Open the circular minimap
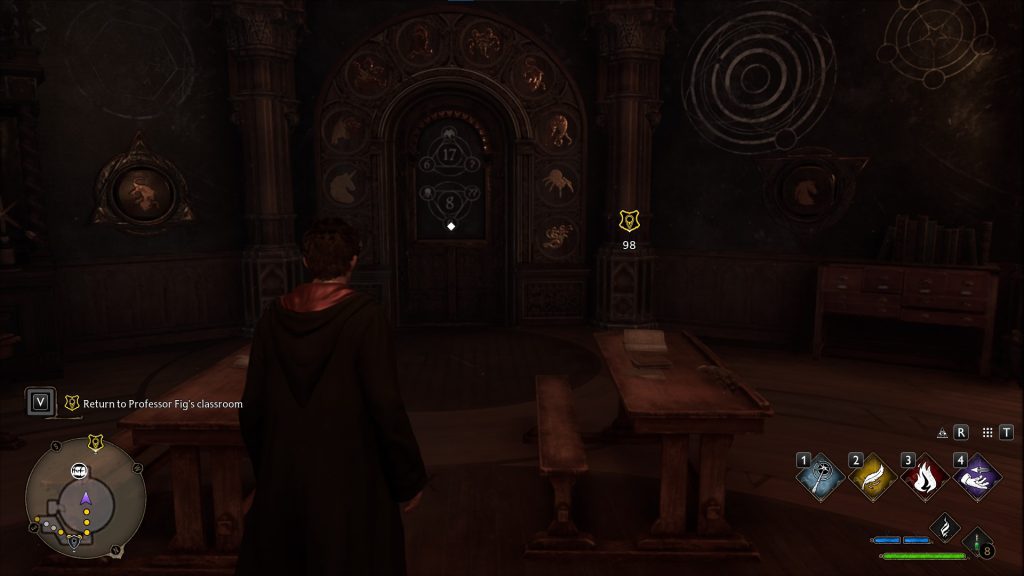 86,501
